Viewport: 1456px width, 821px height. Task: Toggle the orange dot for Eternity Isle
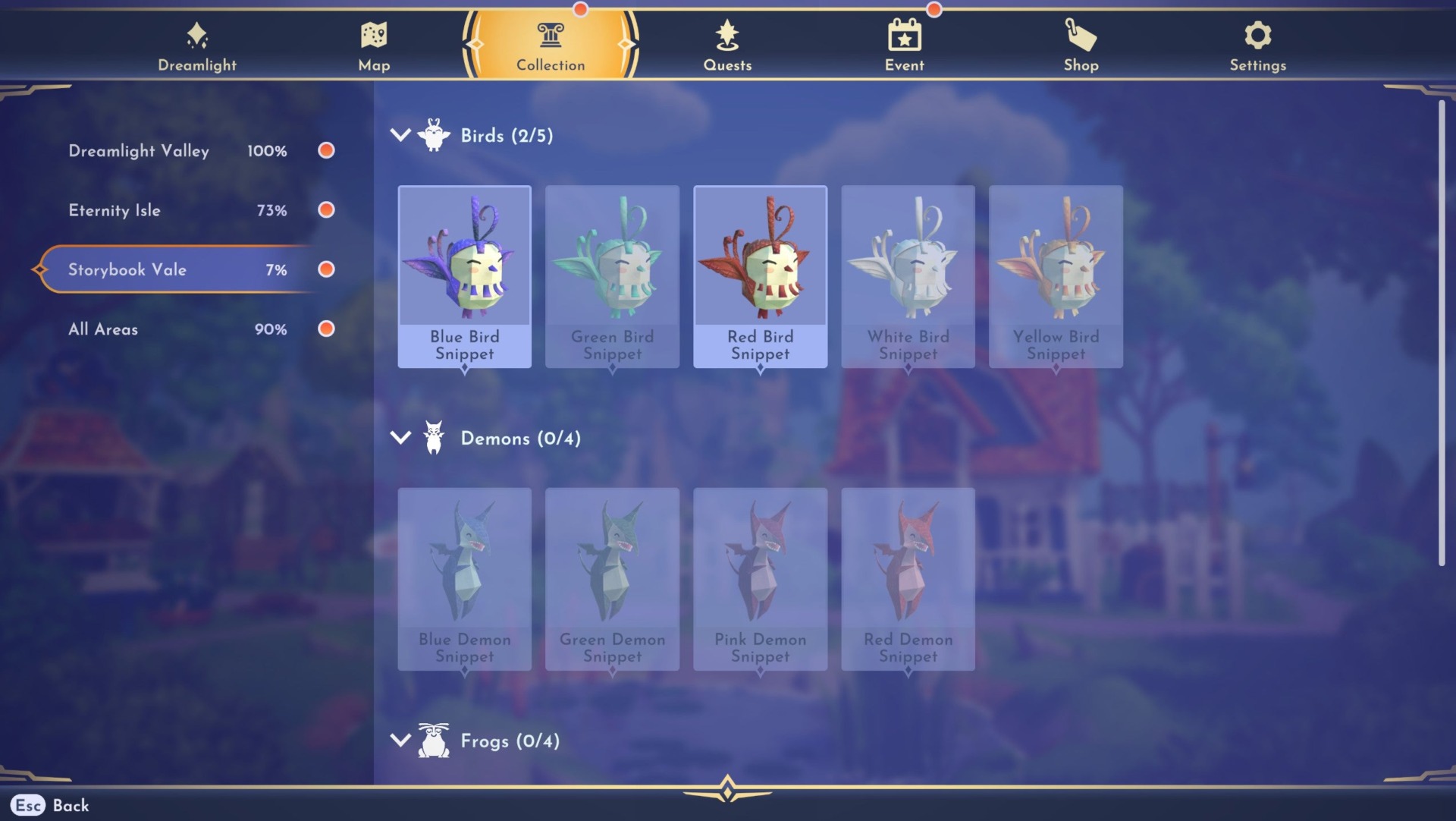tap(326, 210)
